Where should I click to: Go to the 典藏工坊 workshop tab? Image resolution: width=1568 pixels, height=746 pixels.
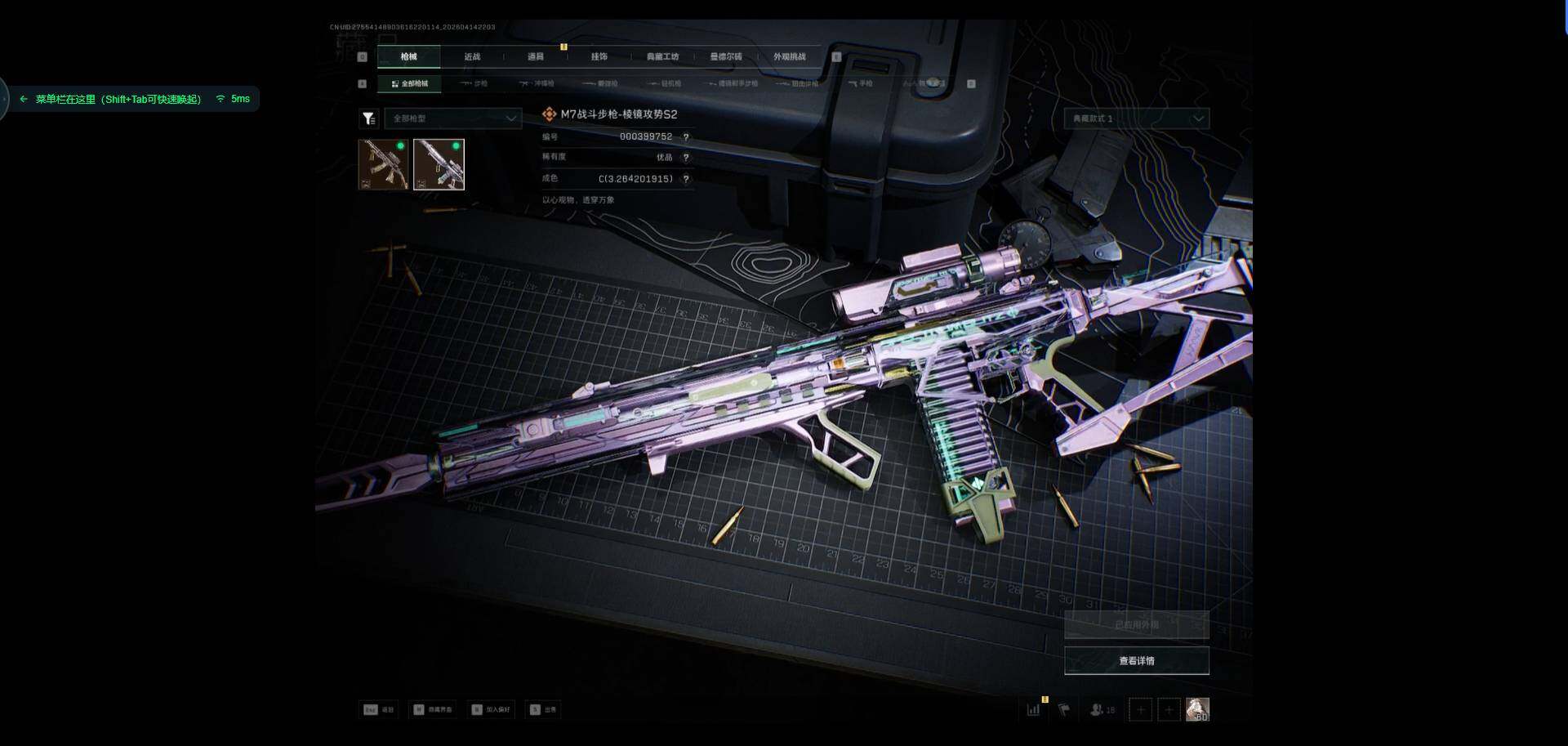point(662,56)
